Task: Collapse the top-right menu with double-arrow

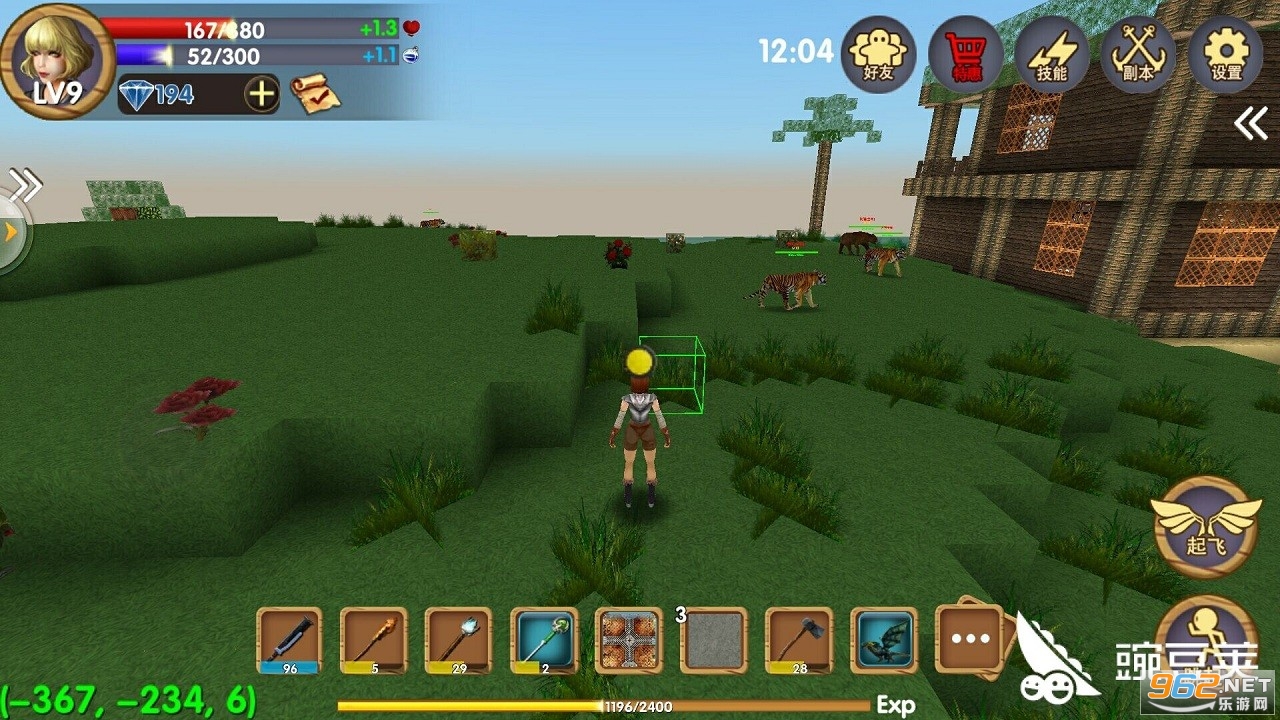Action: click(x=1250, y=124)
